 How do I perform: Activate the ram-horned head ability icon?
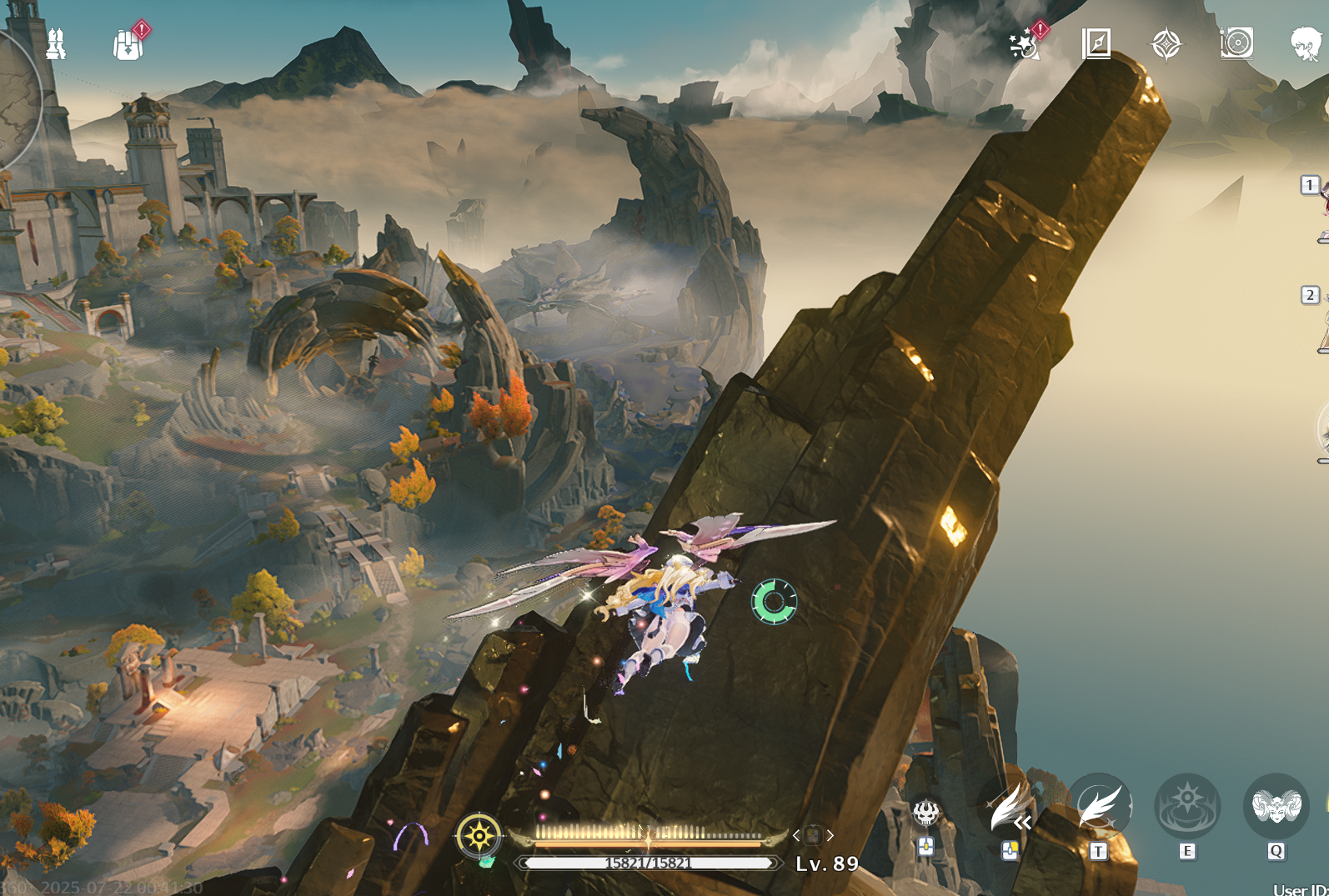pyautogui.click(x=1276, y=807)
